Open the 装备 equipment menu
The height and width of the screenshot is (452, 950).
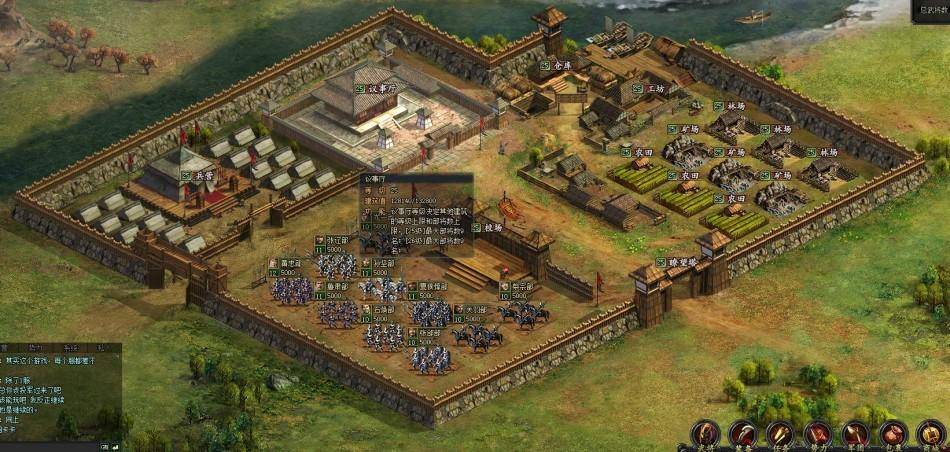point(742,434)
